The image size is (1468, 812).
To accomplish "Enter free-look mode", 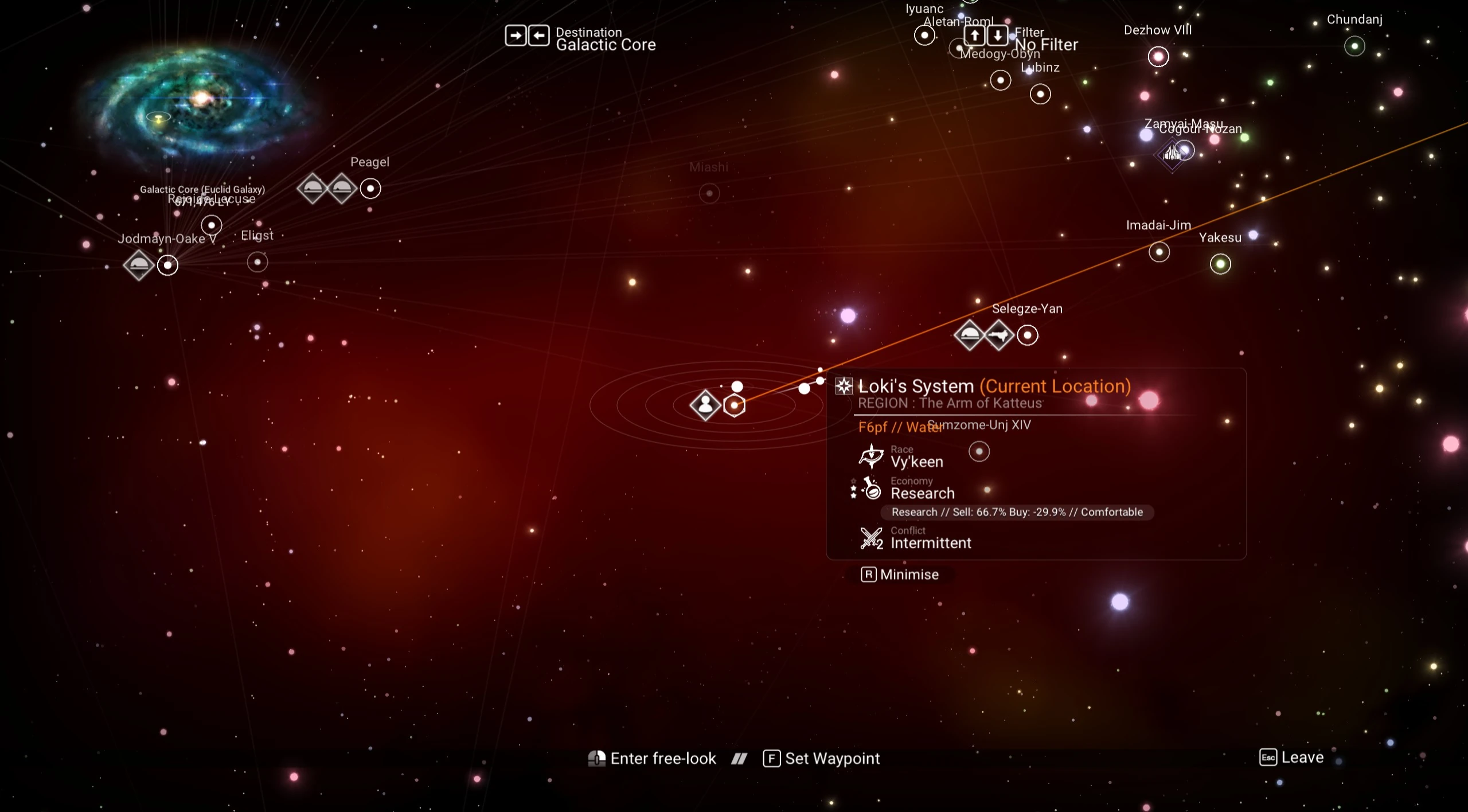I will click(x=652, y=759).
